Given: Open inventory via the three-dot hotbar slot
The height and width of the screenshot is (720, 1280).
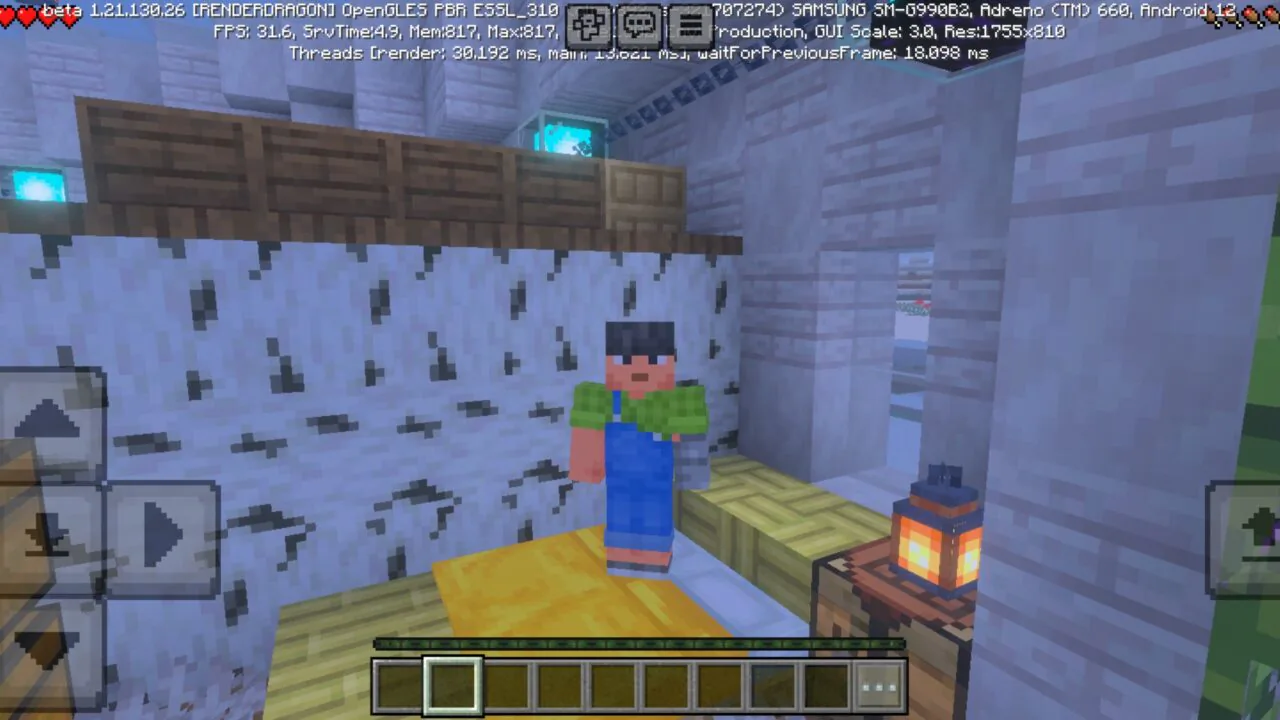Looking at the screenshot, I should (878, 684).
